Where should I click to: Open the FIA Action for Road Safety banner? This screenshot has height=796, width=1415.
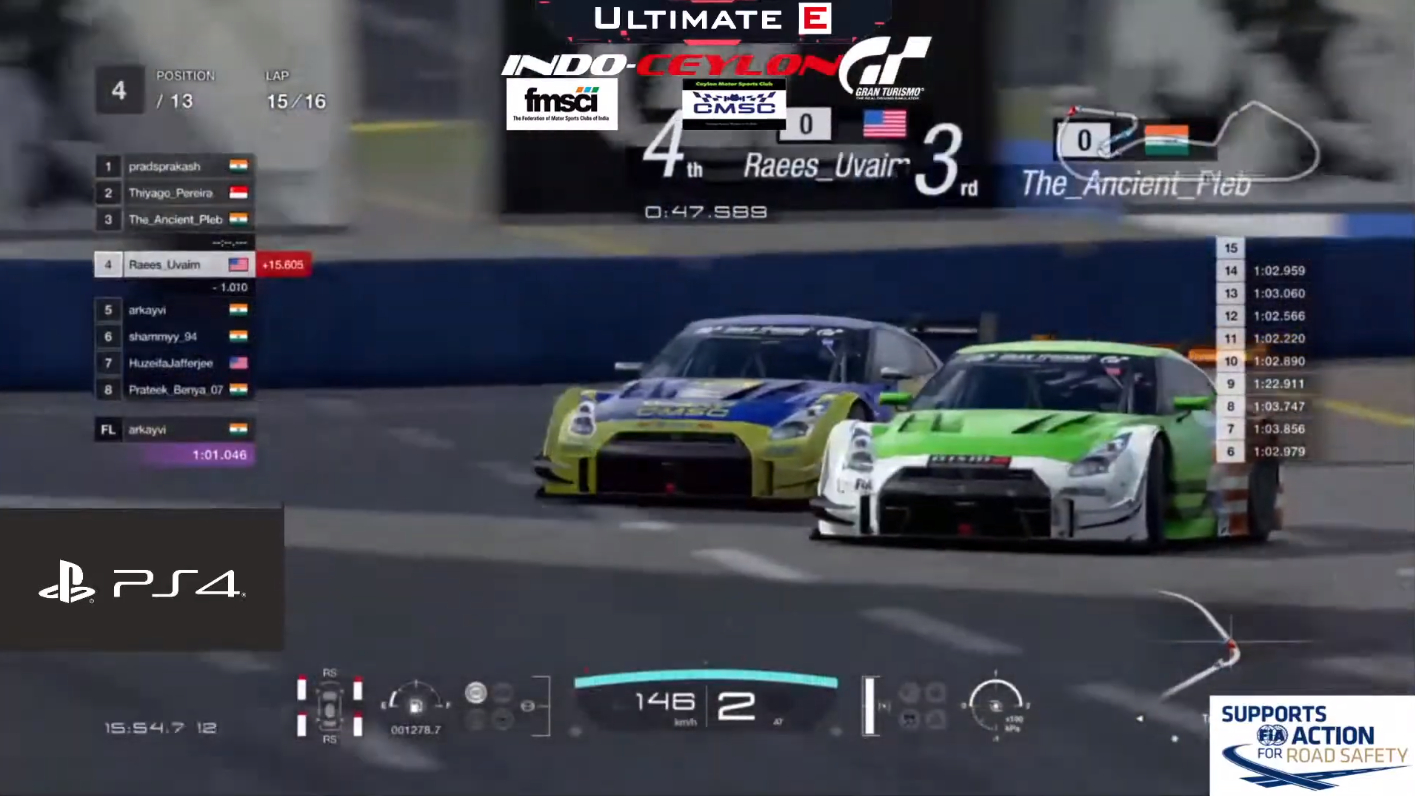[x=1312, y=745]
